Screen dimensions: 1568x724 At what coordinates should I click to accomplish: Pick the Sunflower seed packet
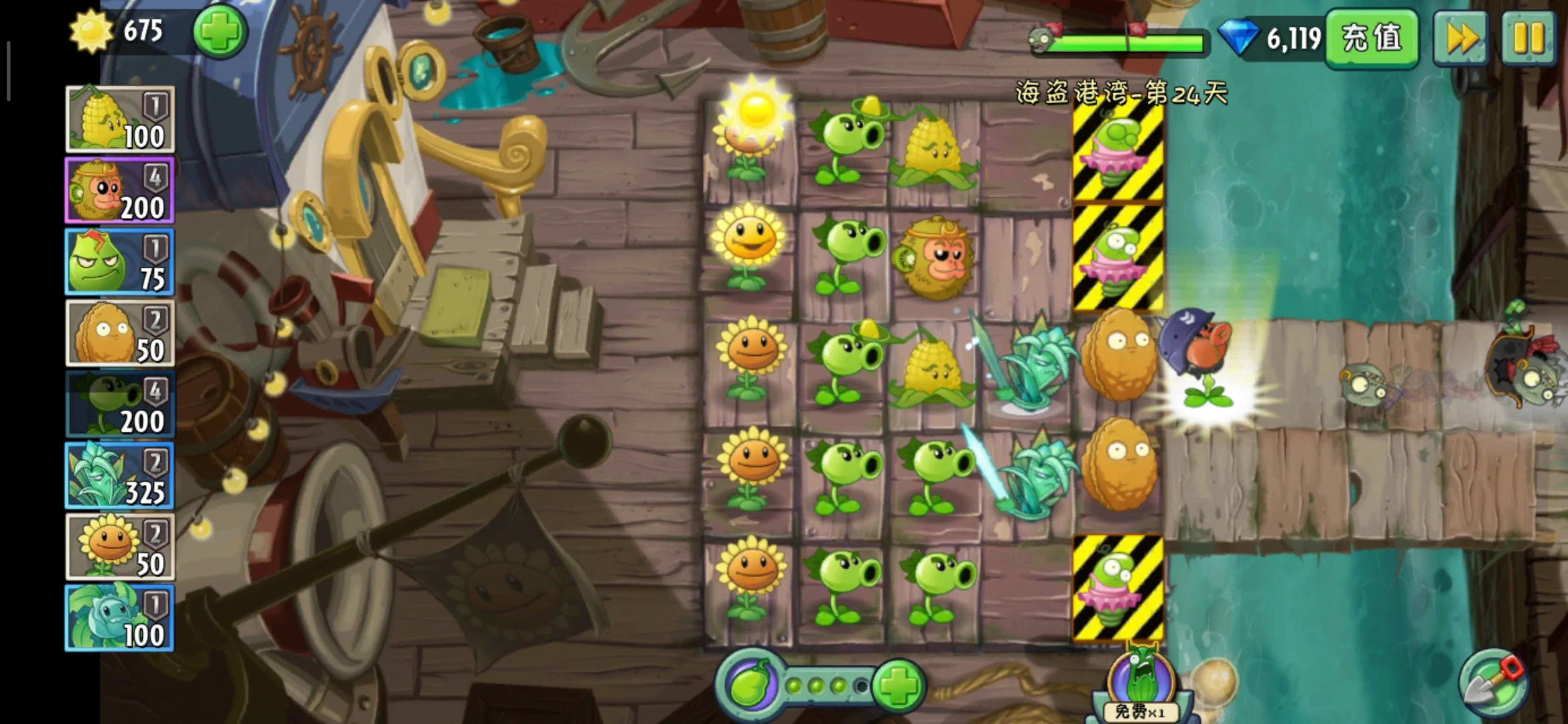pos(120,546)
